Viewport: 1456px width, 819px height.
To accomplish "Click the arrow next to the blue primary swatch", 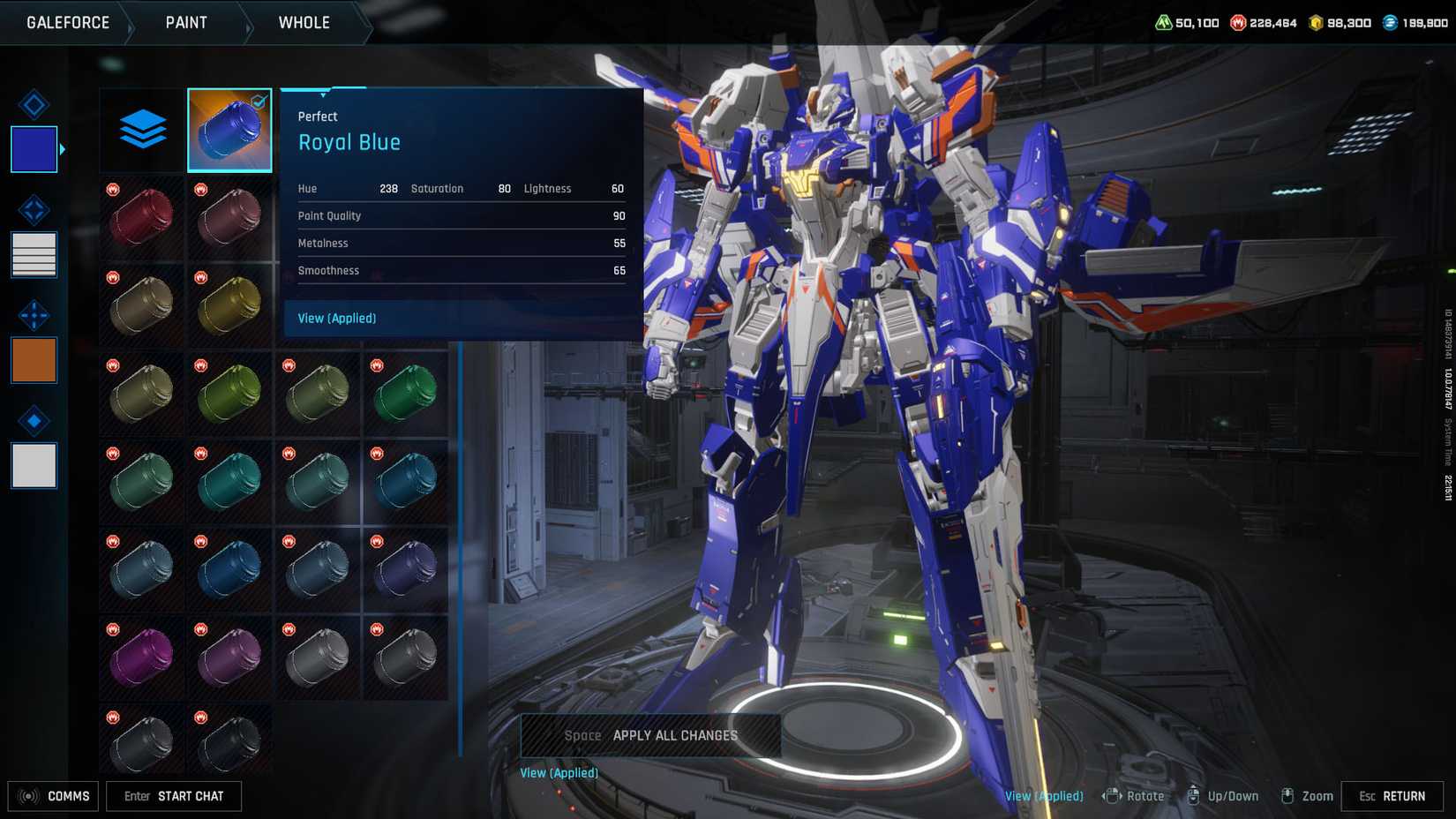I will (63, 149).
